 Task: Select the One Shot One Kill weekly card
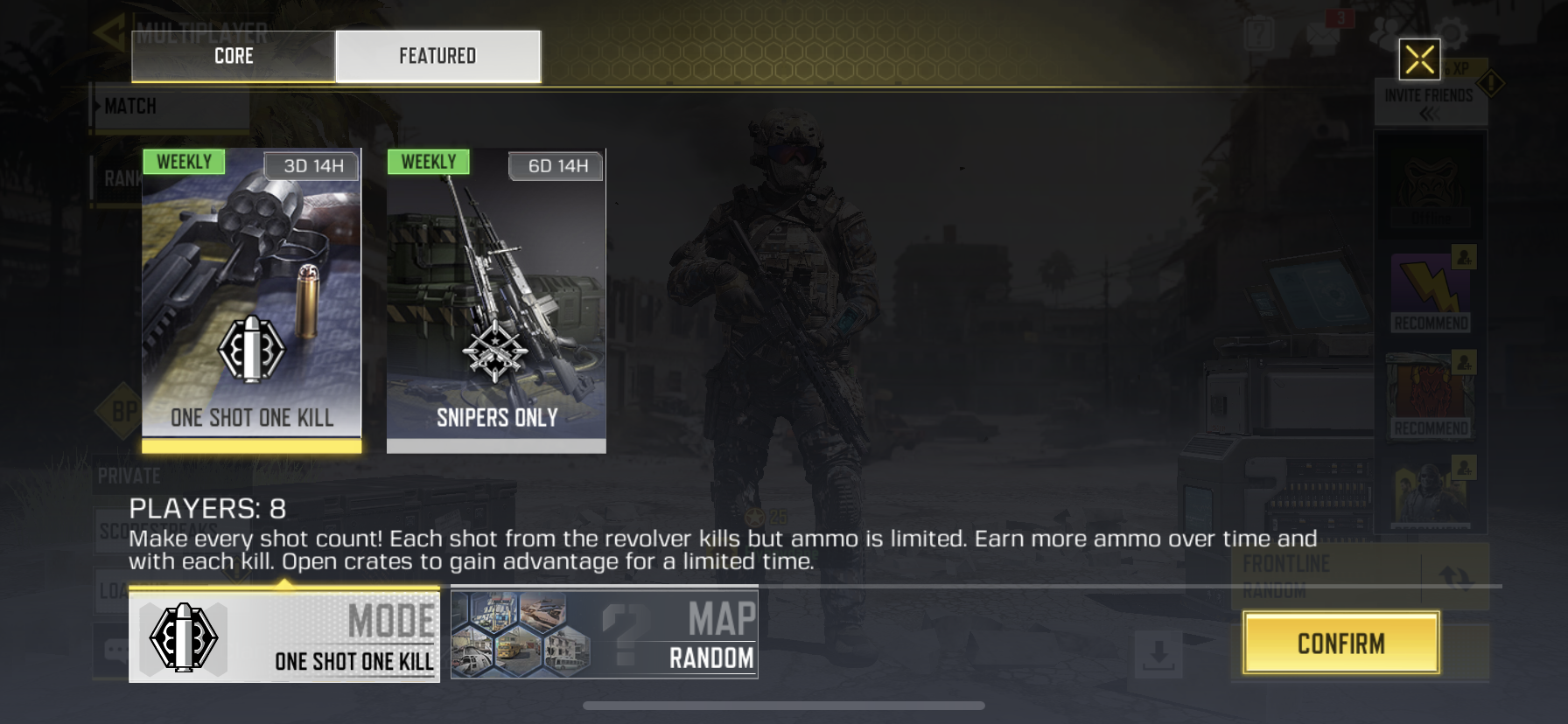pos(252,299)
